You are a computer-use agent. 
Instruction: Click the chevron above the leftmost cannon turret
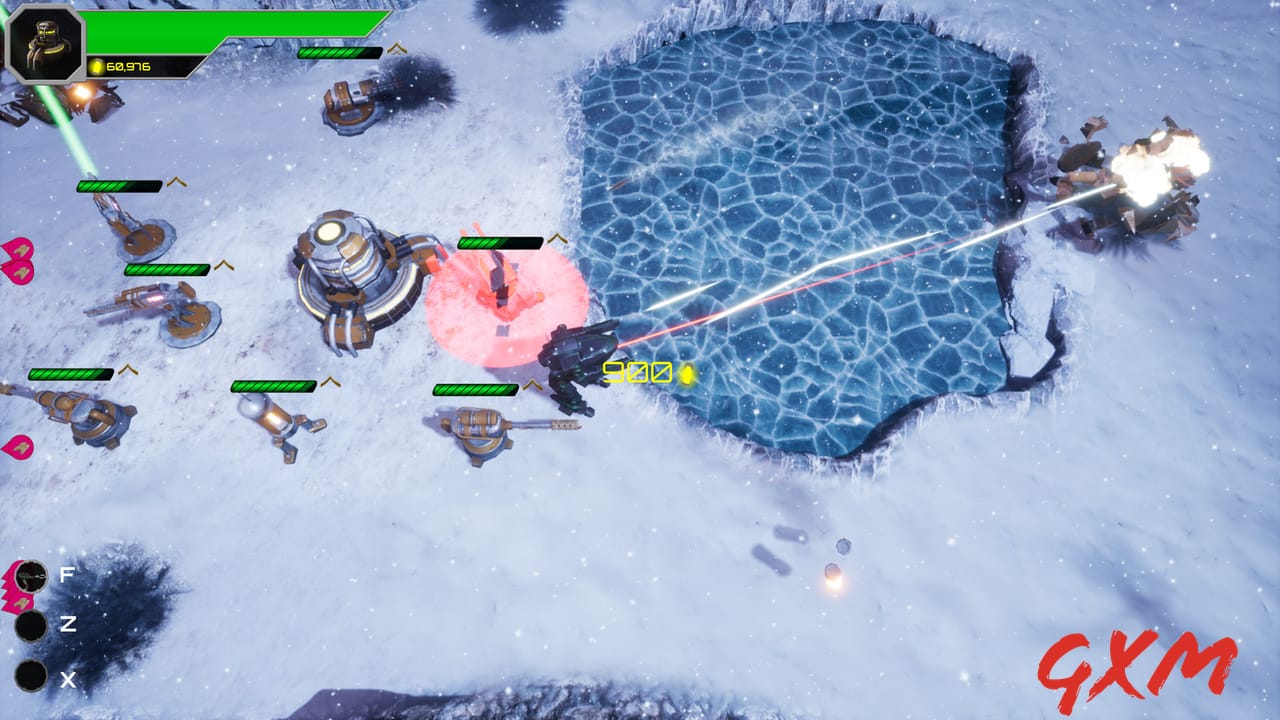click(x=127, y=370)
